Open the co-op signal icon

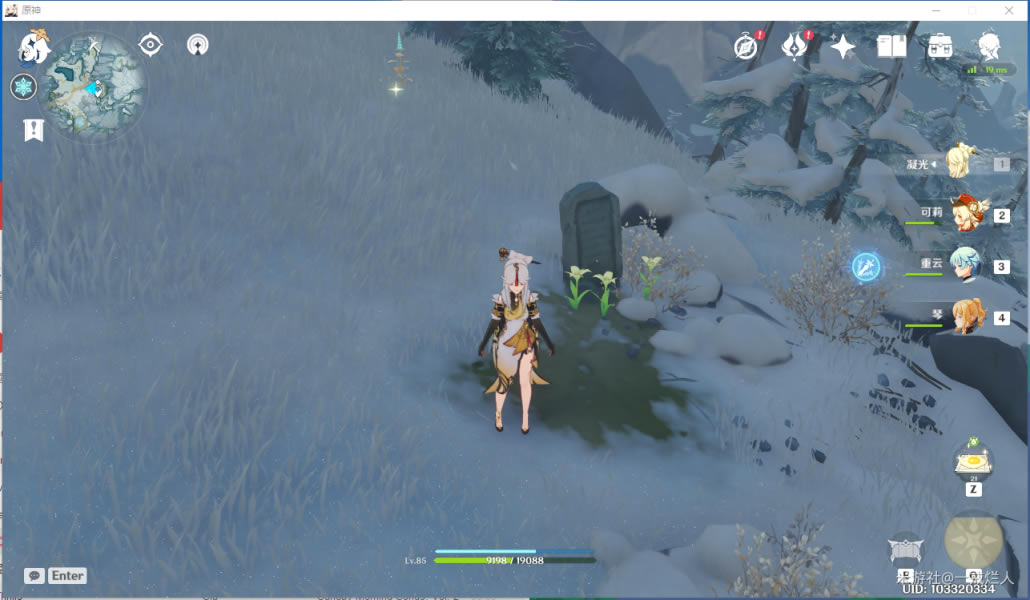tap(197, 45)
